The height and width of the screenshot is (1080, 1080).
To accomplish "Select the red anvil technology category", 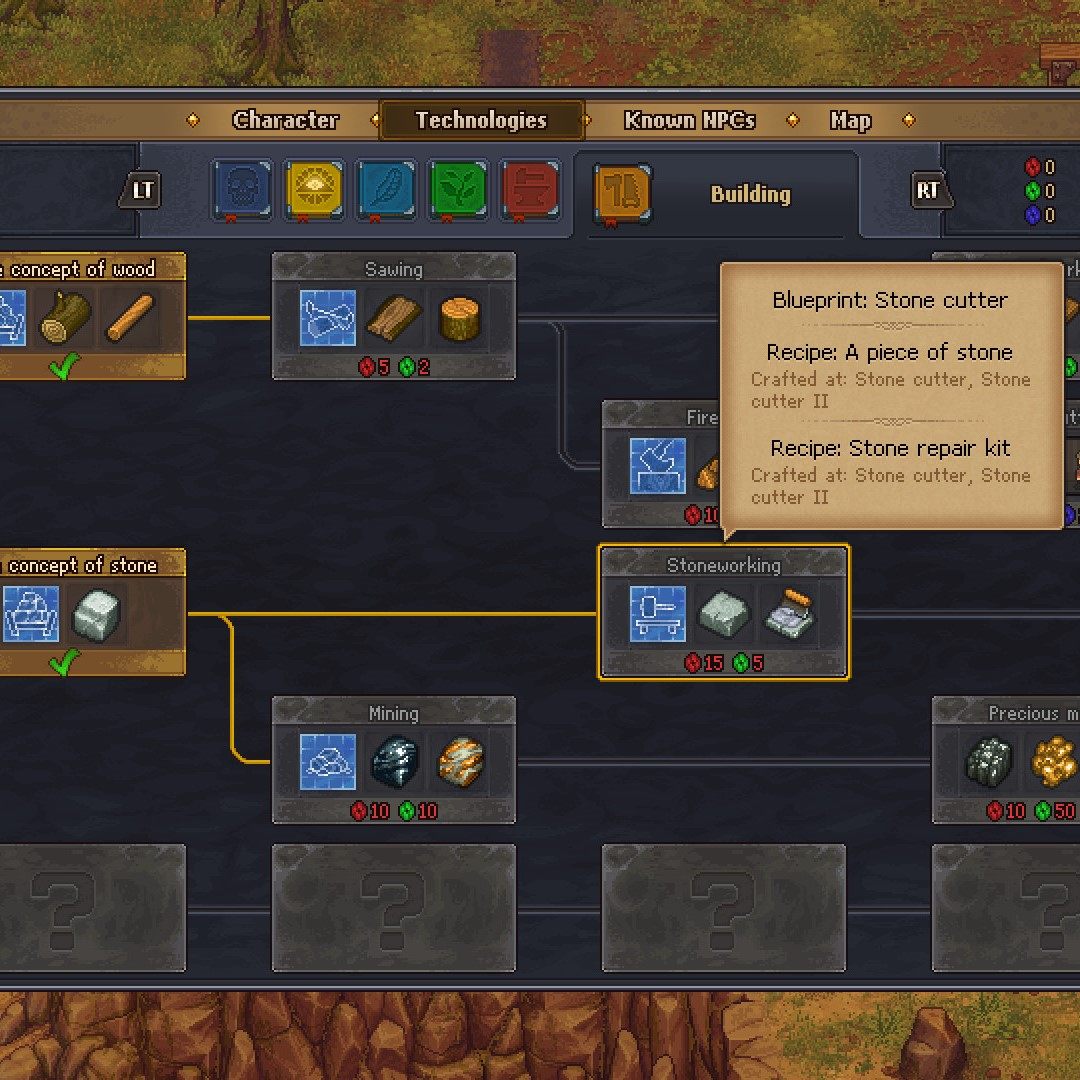I will [530, 190].
